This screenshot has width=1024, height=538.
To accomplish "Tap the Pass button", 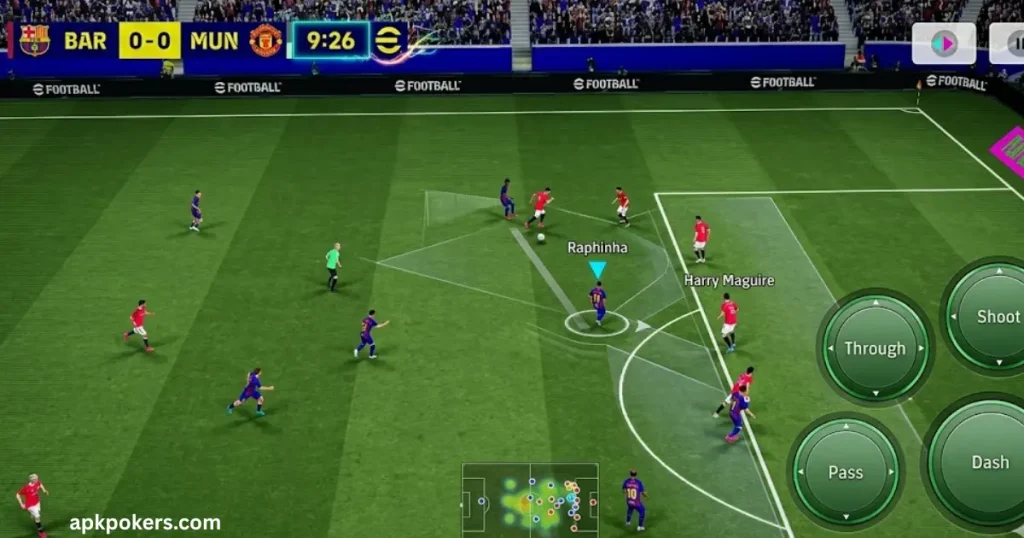I will tap(846, 472).
